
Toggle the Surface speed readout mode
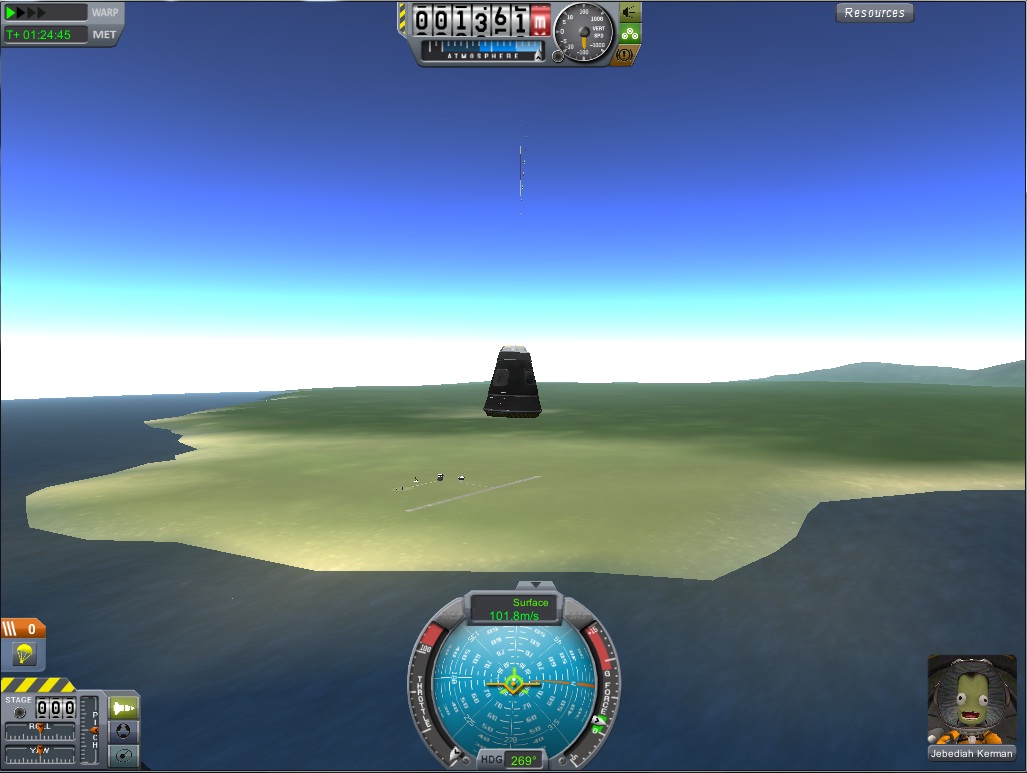[x=515, y=609]
